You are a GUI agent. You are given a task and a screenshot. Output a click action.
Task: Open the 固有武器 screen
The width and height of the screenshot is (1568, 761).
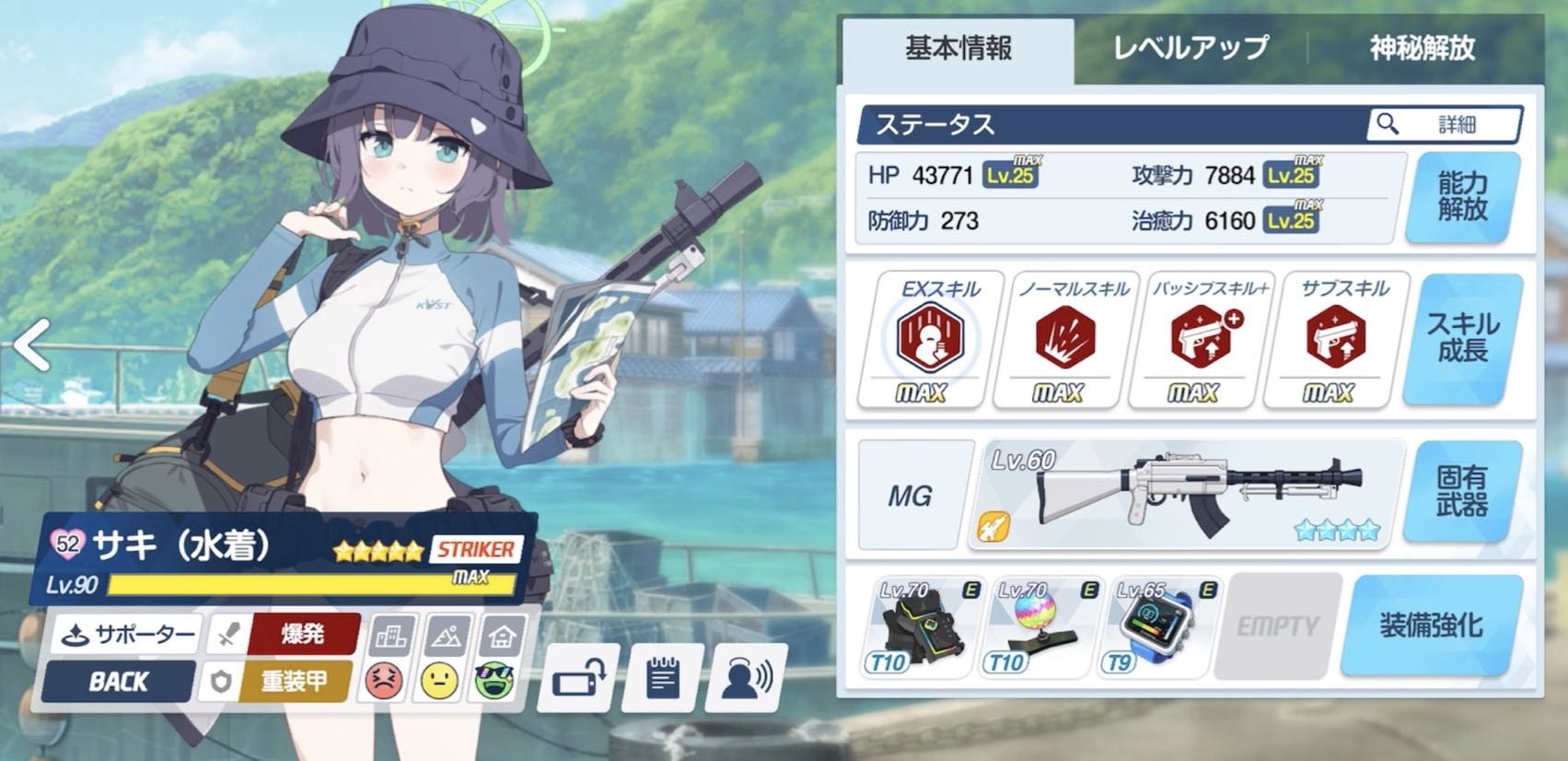(1462, 492)
